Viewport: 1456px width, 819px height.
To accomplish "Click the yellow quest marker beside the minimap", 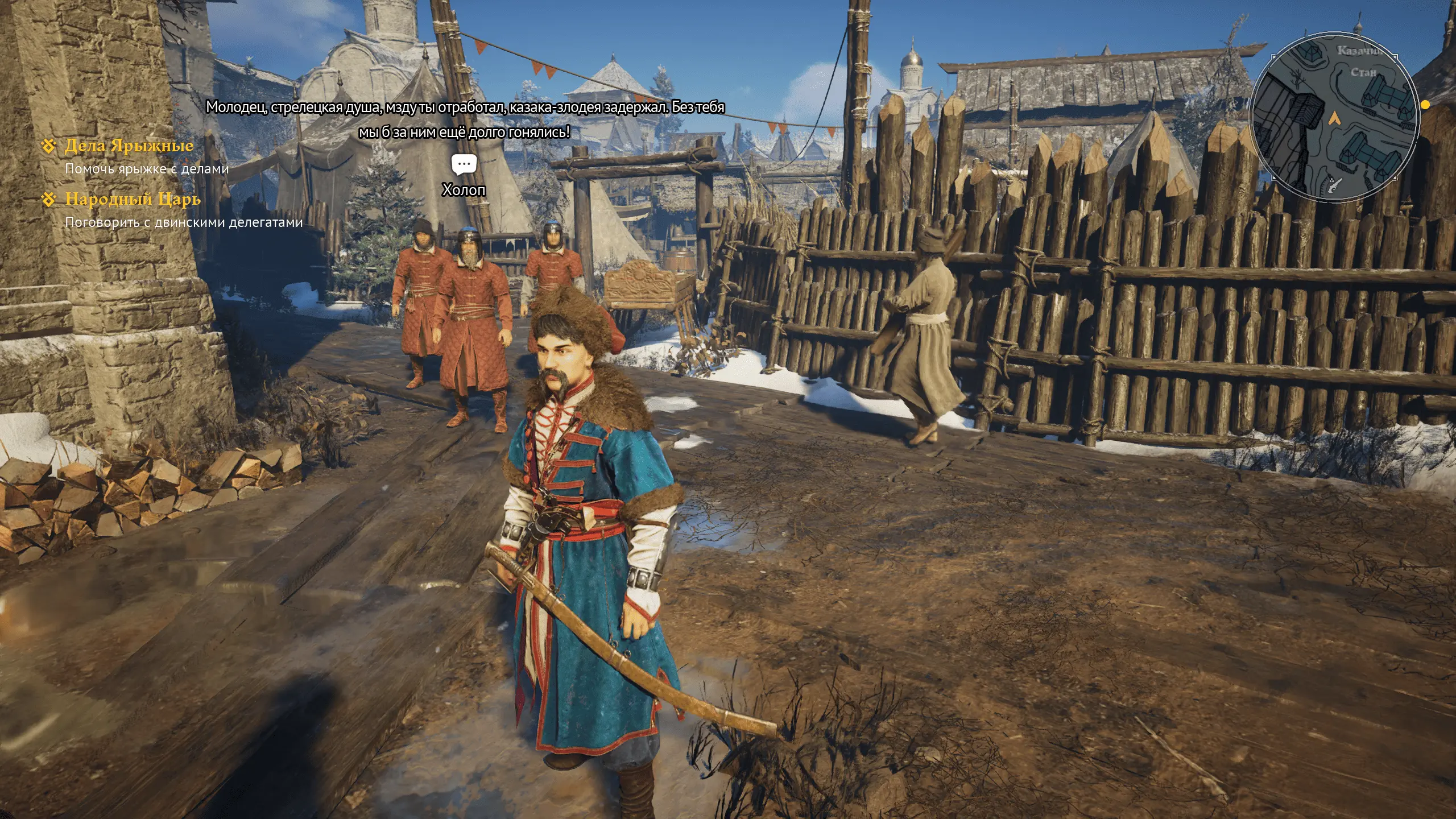I will pyautogui.click(x=1425, y=105).
